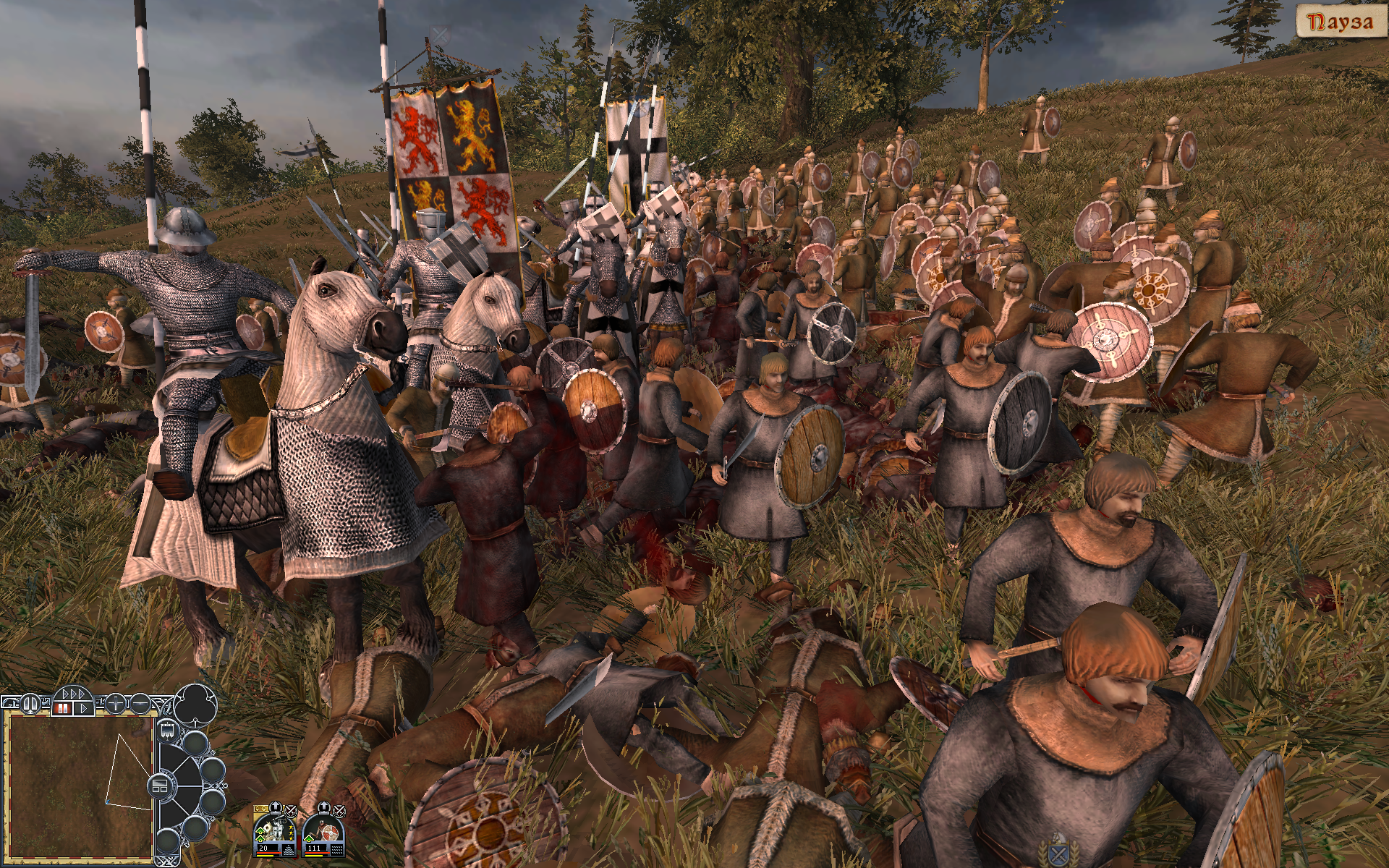Screen dimensions: 1389x868
Task: Toggle the red pause button above the minimap
Action: pos(63,707)
